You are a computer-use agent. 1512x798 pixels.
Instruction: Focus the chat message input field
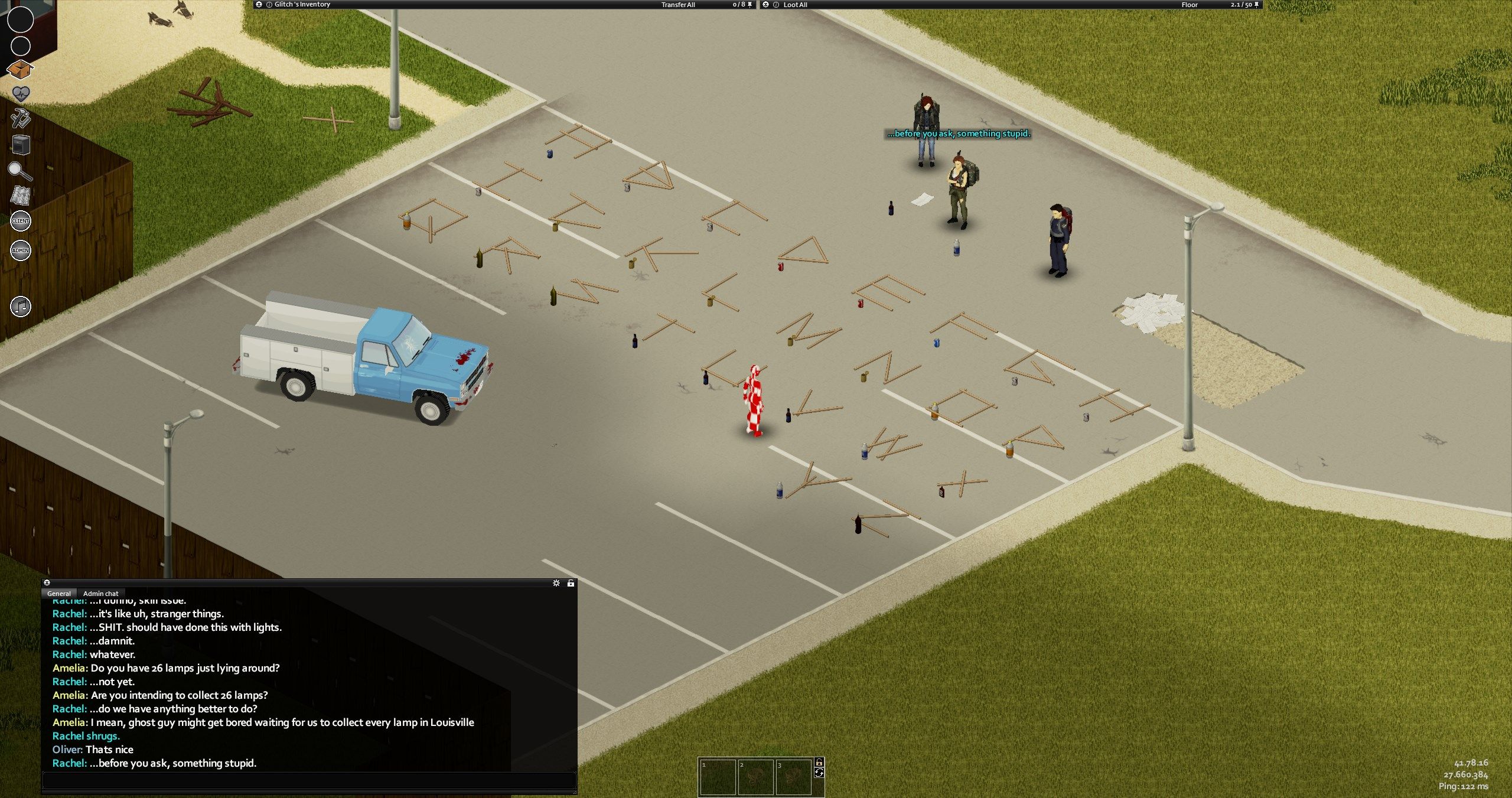tap(308, 780)
